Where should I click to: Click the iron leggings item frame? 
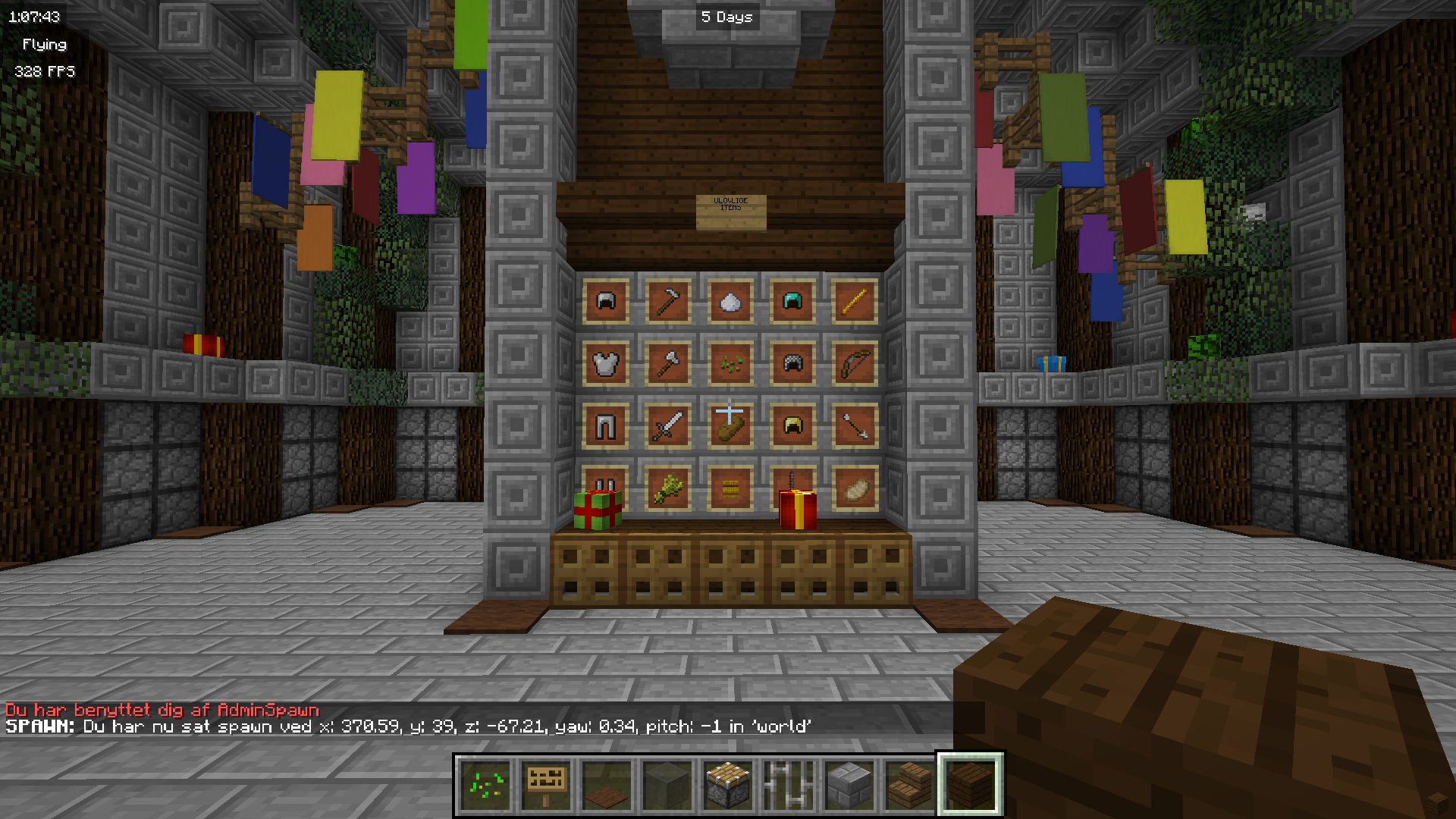(605, 425)
